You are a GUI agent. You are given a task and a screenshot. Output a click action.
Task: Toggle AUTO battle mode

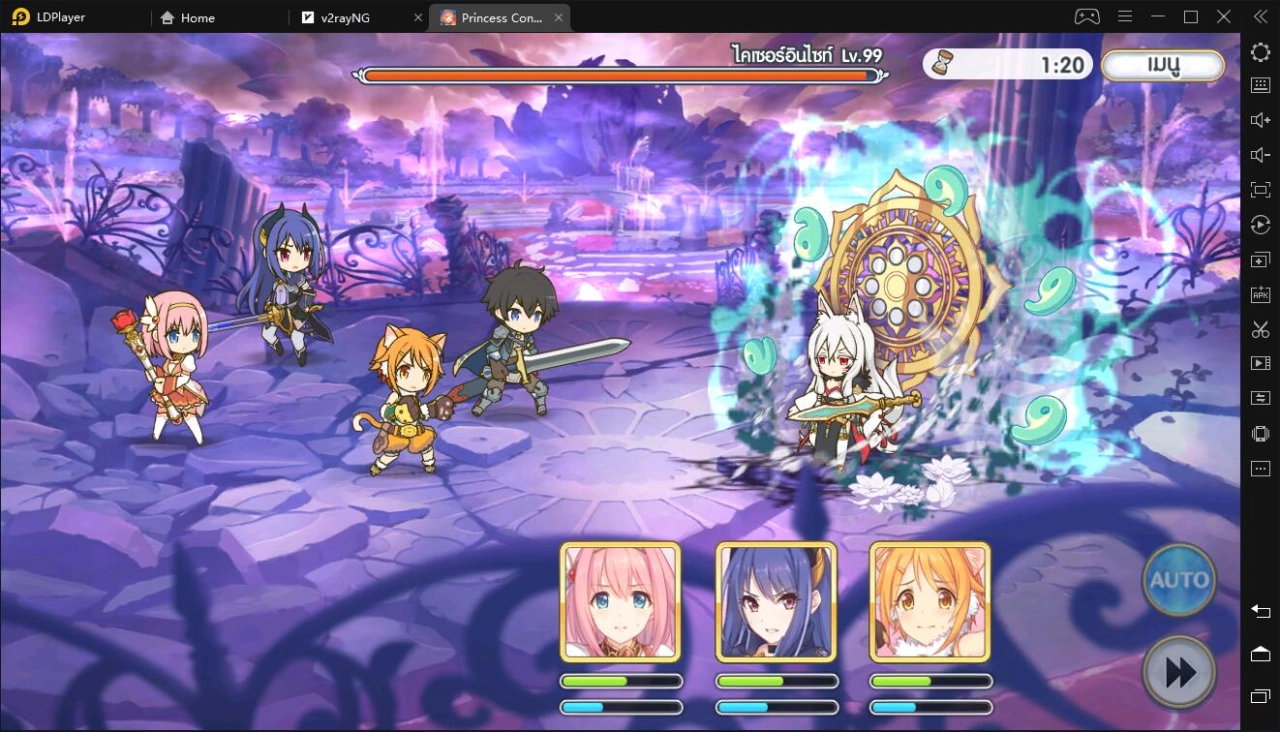tap(1179, 579)
